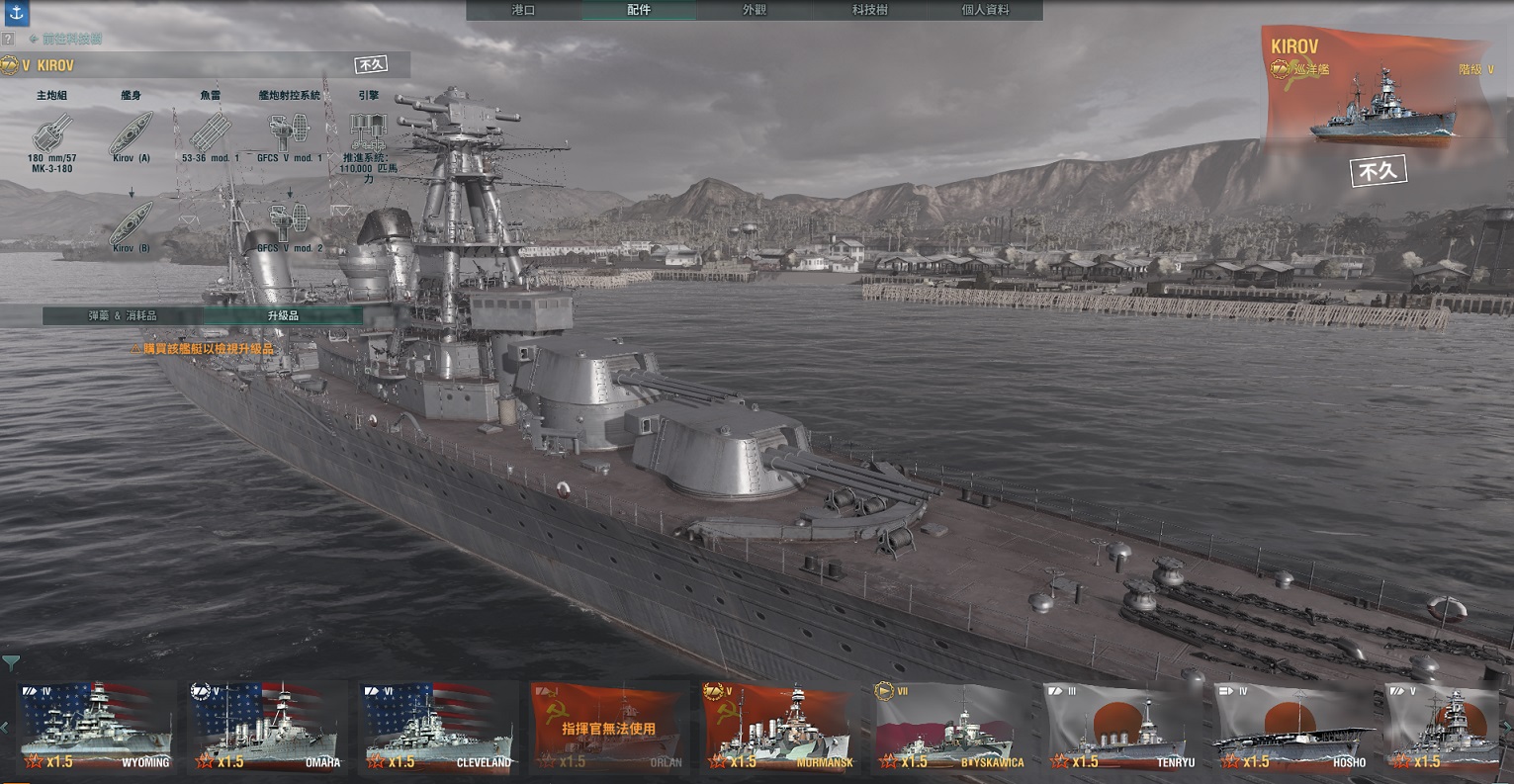Open the 個人資料 (Profile) tab
Image resolution: width=1514 pixels, height=784 pixels.
[986, 10]
